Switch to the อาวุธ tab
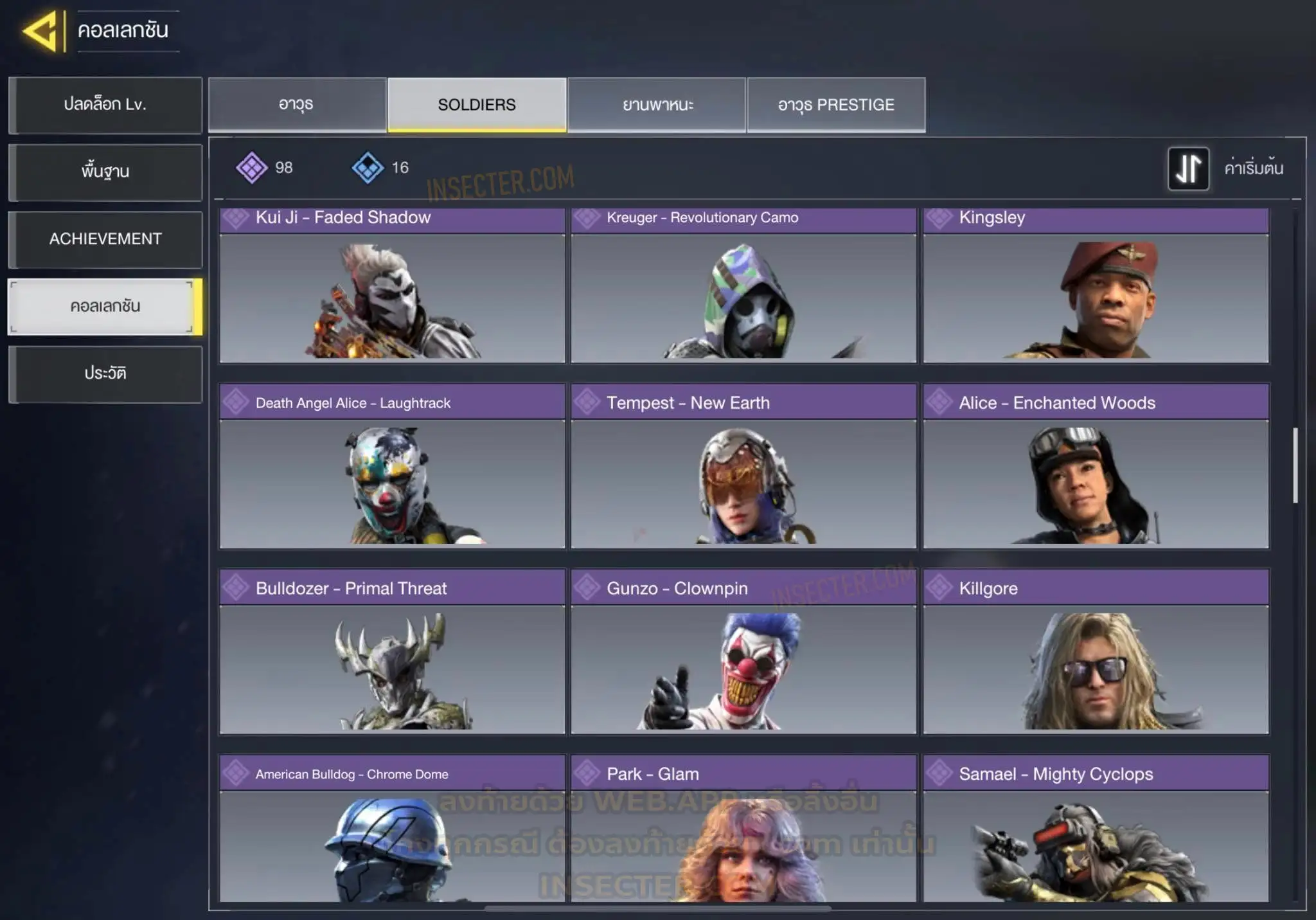The width and height of the screenshot is (1316, 920). point(297,105)
